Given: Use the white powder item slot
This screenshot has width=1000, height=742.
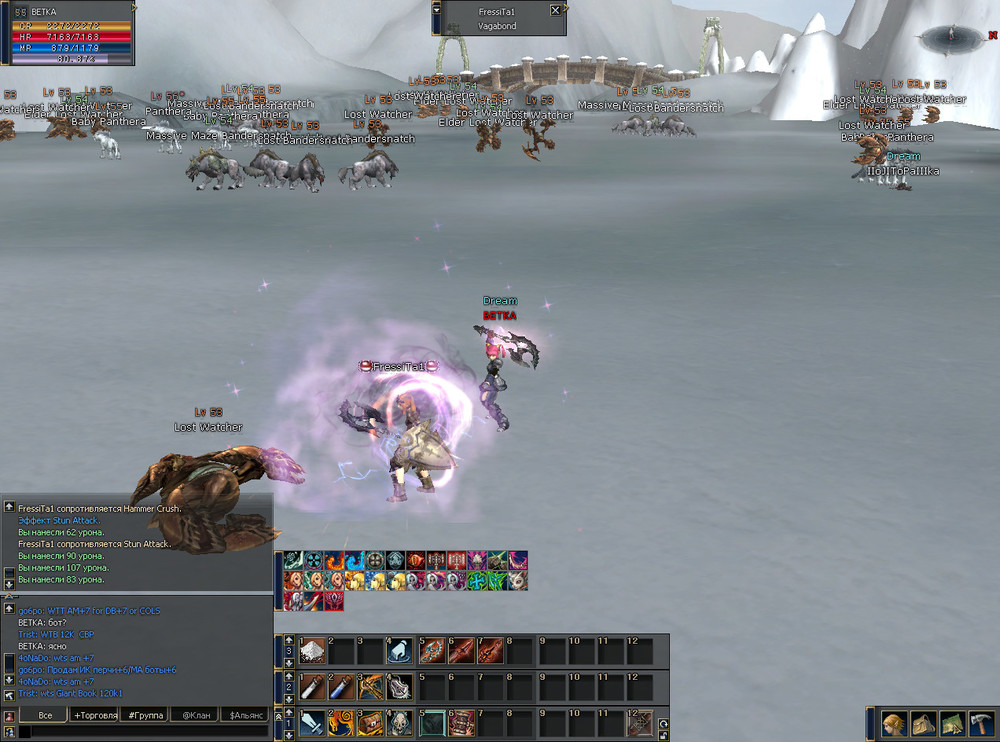Looking at the screenshot, I should [x=312, y=650].
